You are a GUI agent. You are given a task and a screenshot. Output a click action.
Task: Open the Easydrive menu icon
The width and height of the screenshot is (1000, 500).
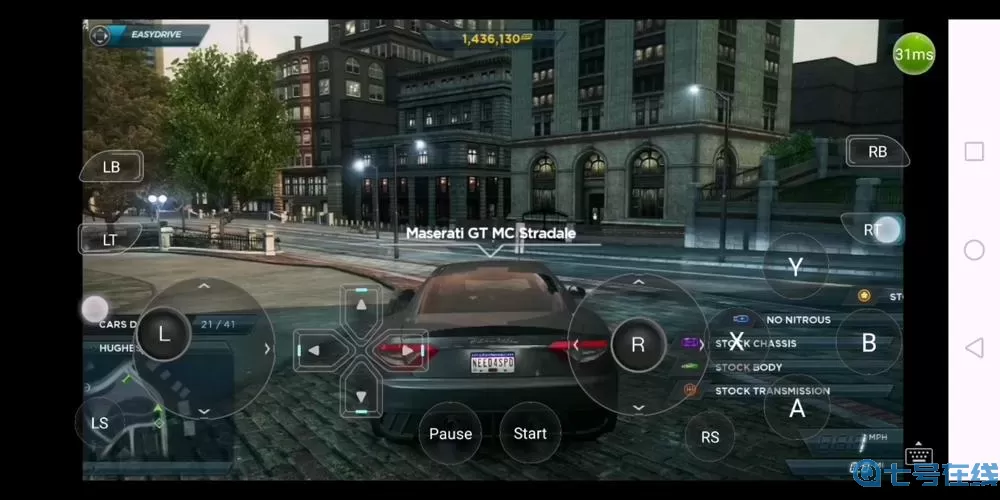(x=99, y=36)
